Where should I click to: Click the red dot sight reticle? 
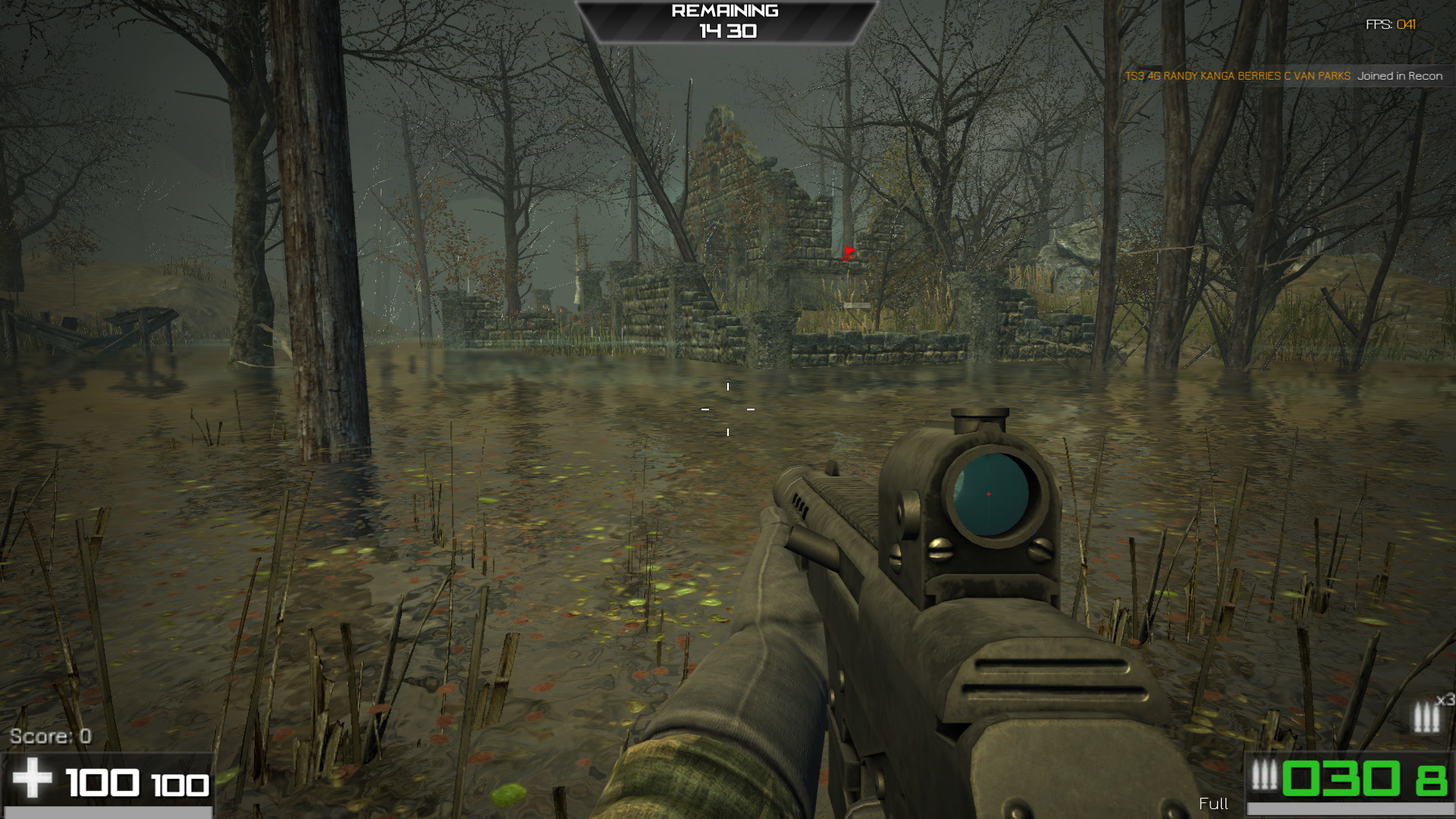[x=990, y=495]
